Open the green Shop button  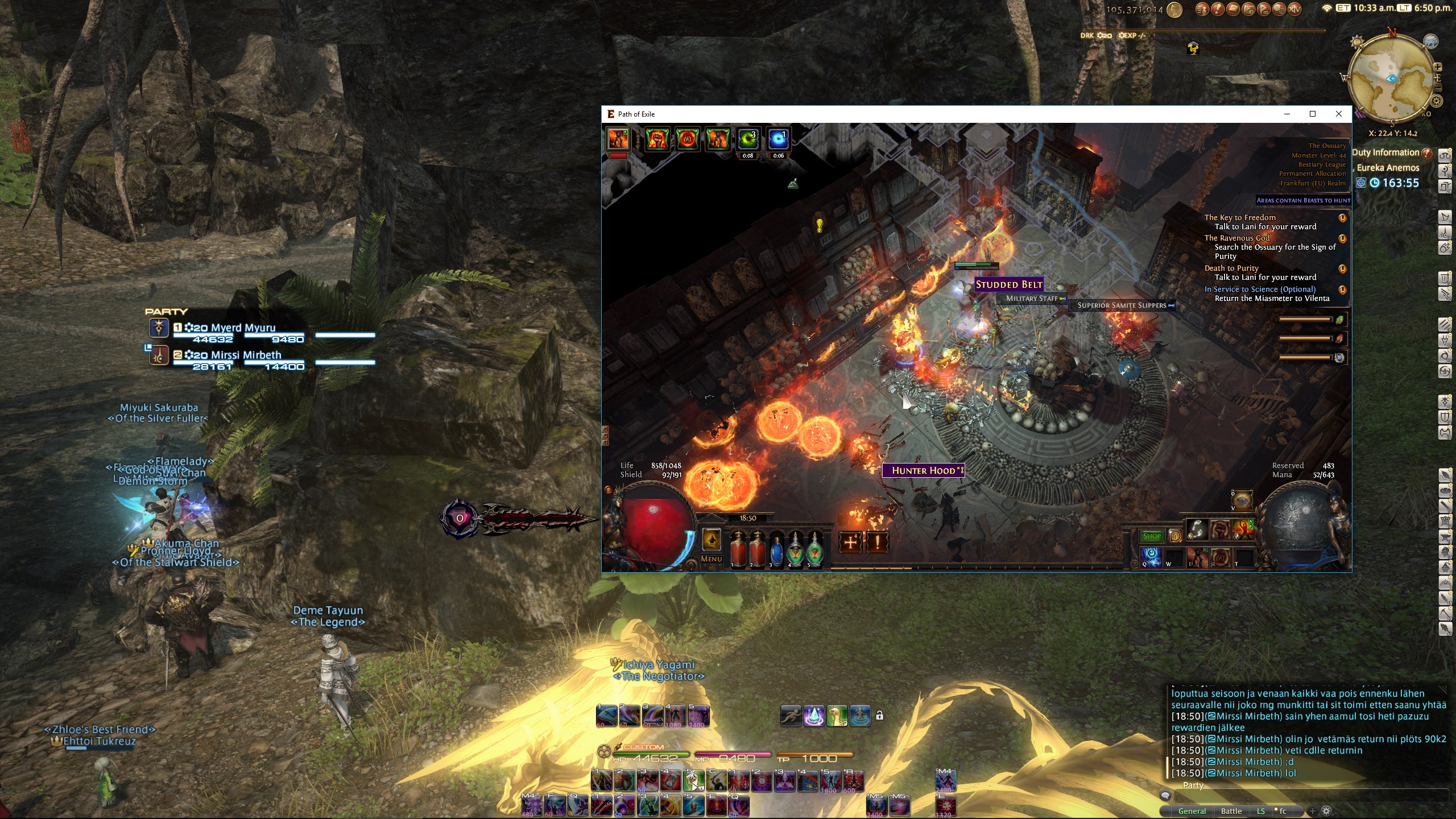pyautogui.click(x=1152, y=536)
